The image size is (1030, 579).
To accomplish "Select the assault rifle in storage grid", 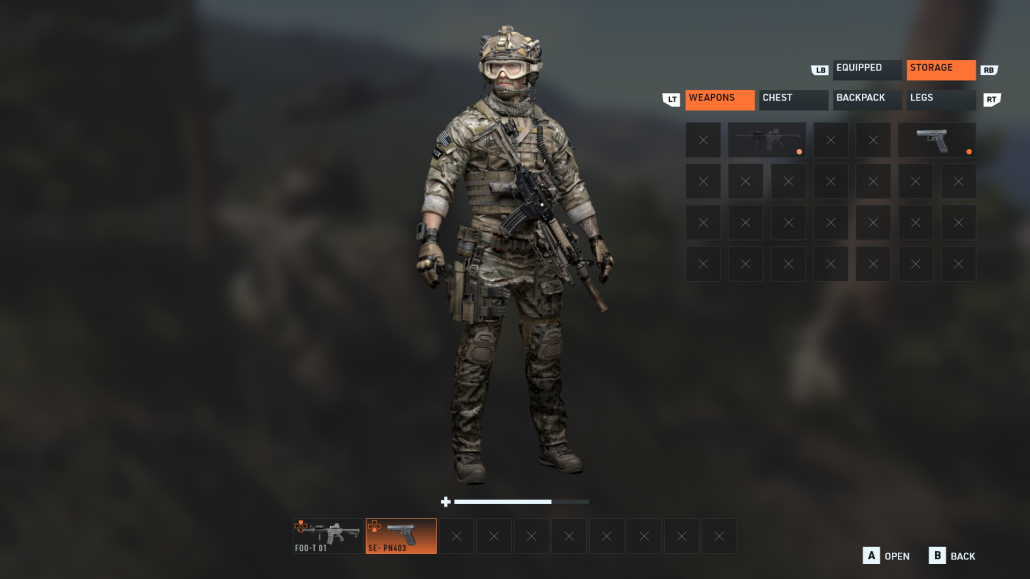I will point(767,140).
